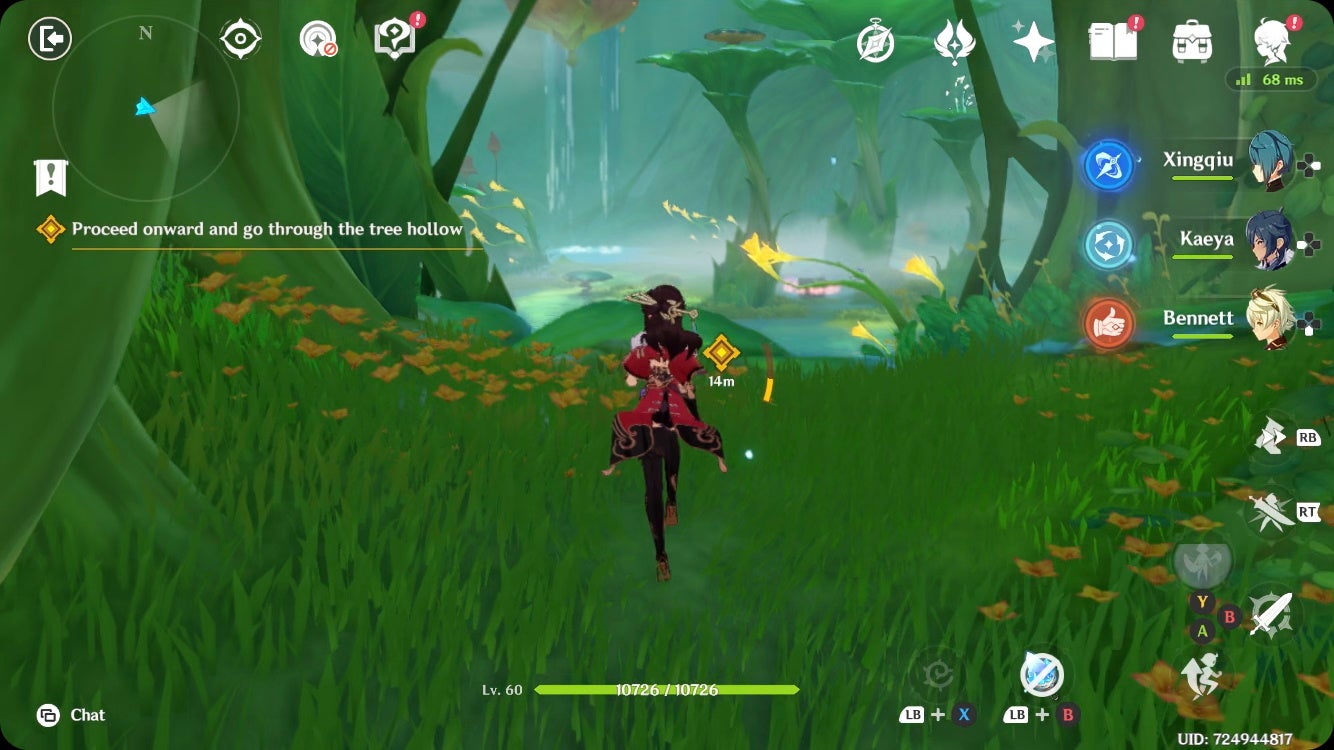Activate Kaeya's elemental burst icon
This screenshot has width=1334, height=750.
(x=1106, y=245)
